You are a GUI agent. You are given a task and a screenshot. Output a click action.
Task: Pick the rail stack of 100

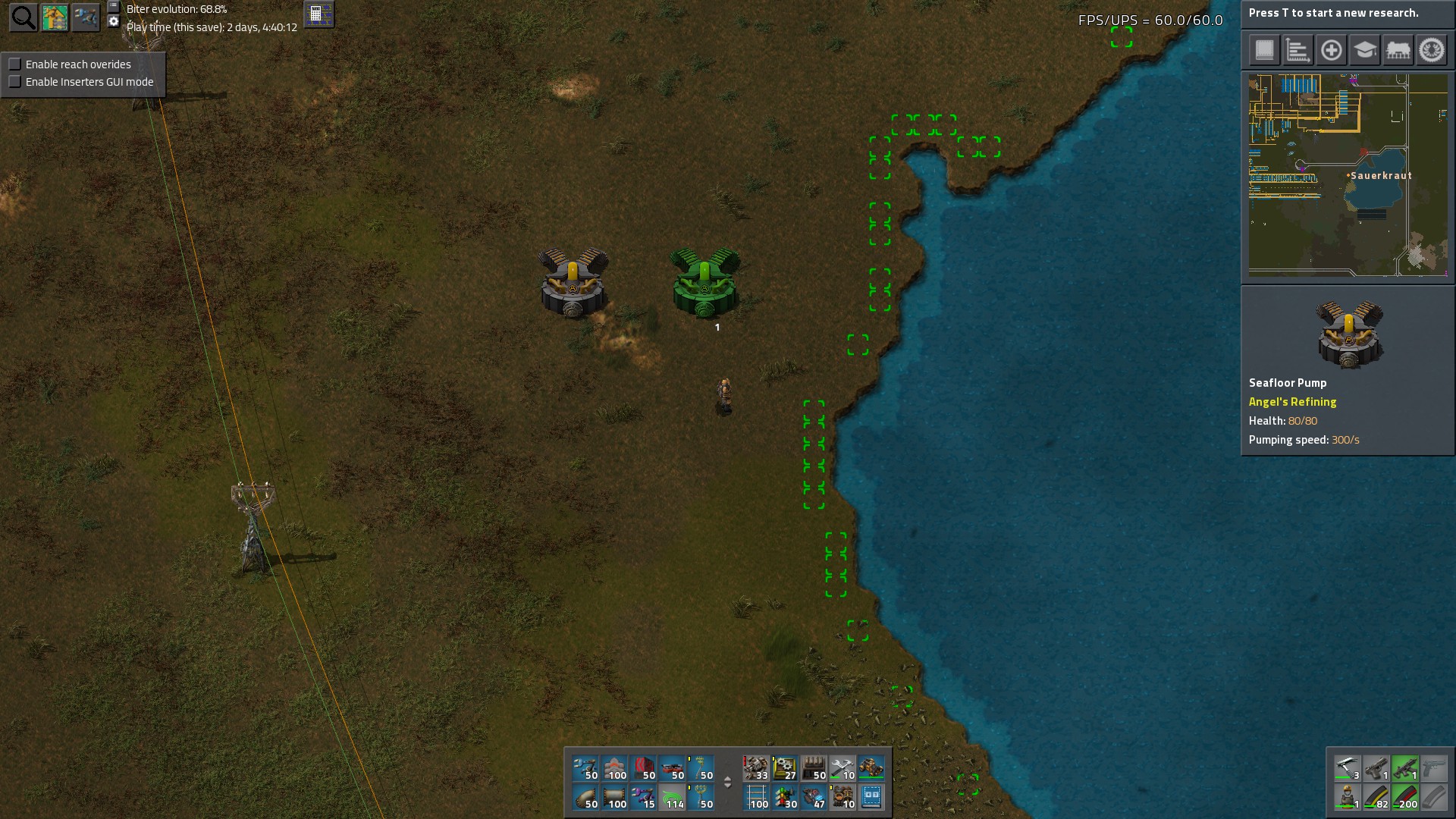757,798
